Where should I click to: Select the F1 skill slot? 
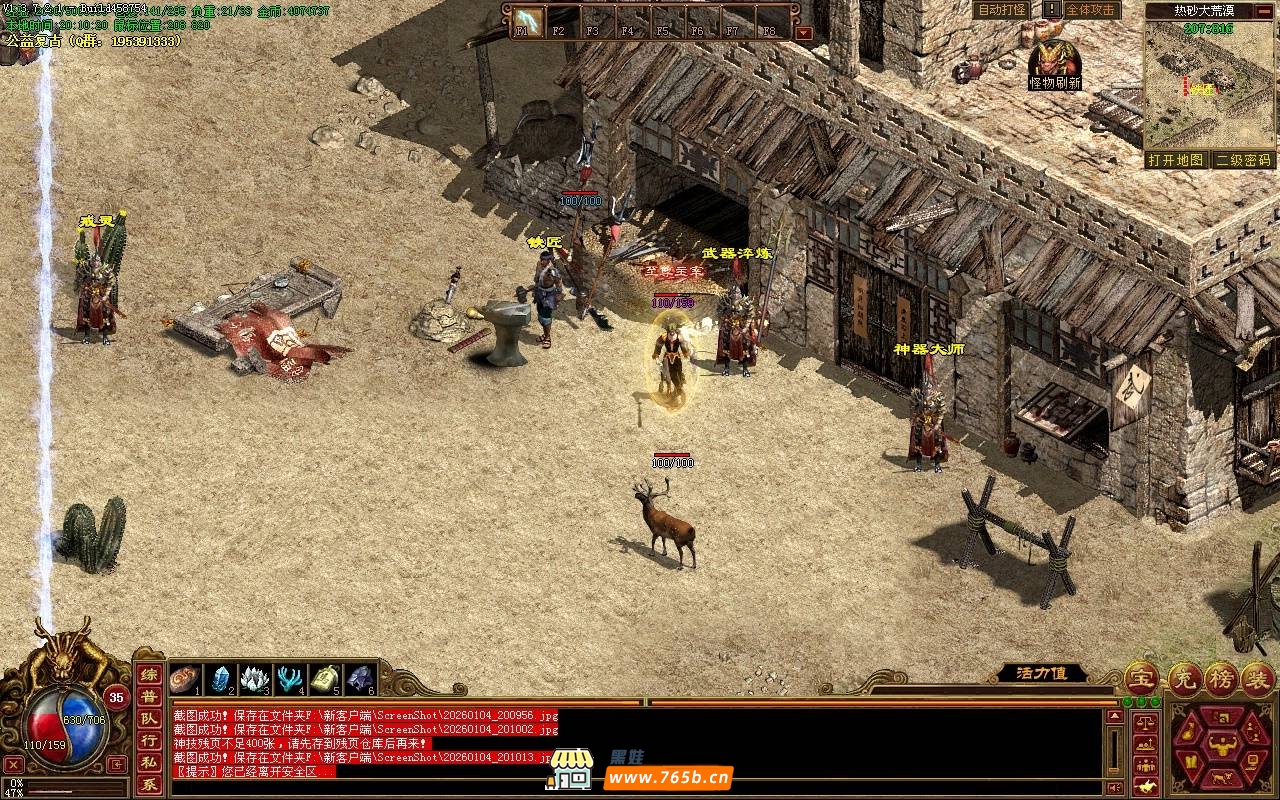(528, 20)
